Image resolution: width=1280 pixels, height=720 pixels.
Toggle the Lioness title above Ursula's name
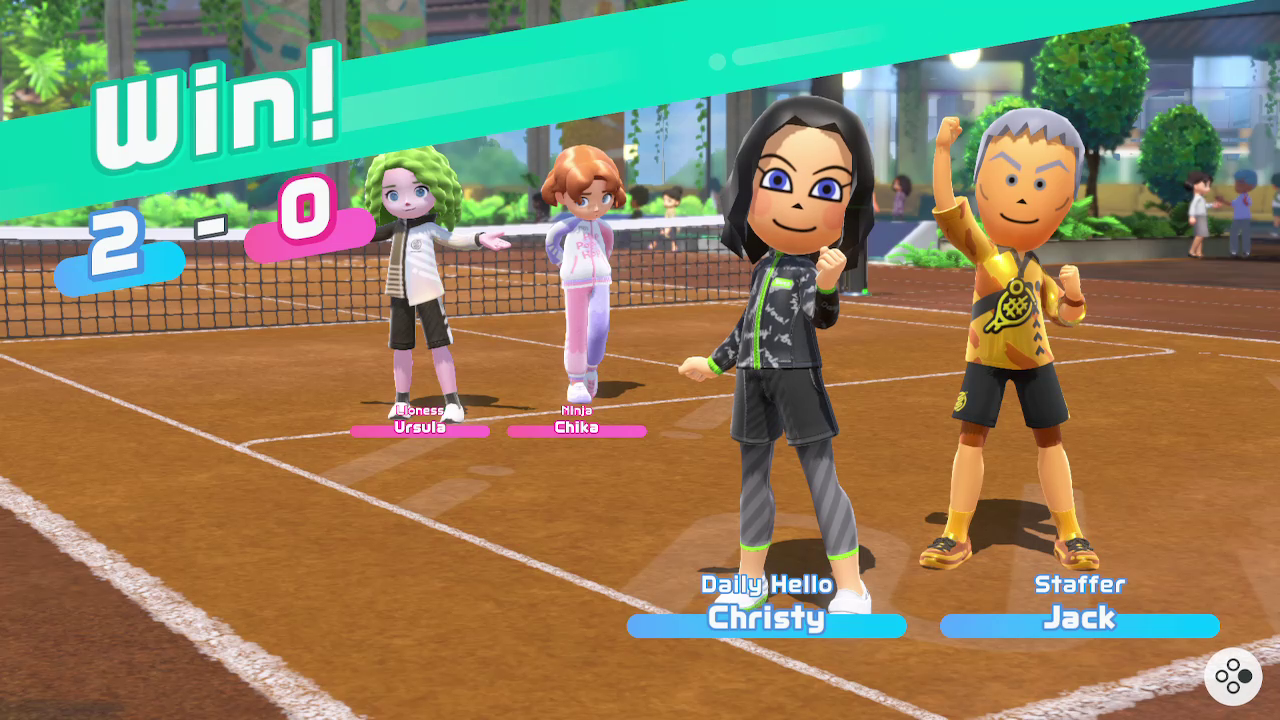pyautogui.click(x=420, y=412)
